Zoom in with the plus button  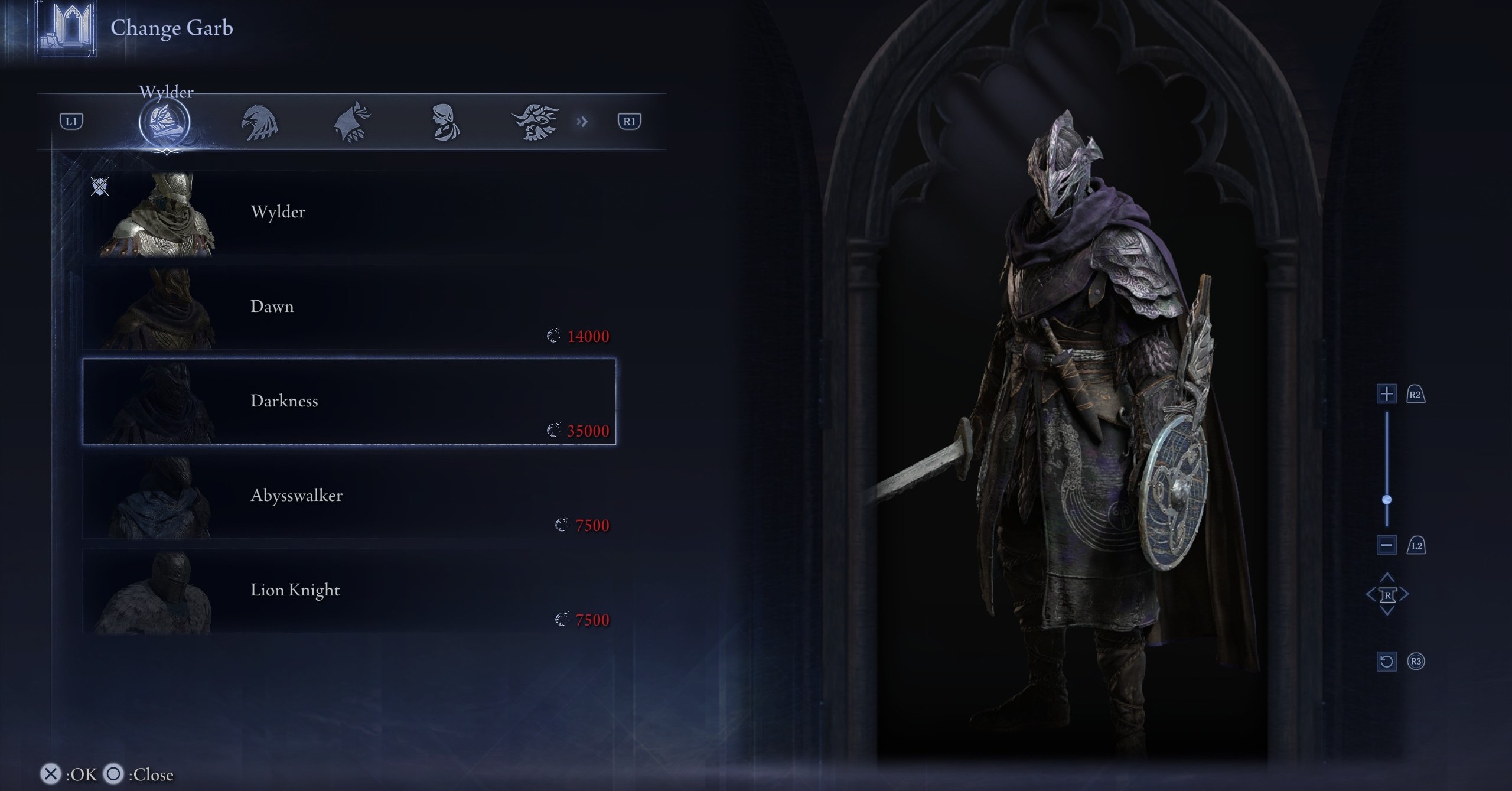[x=1386, y=394]
